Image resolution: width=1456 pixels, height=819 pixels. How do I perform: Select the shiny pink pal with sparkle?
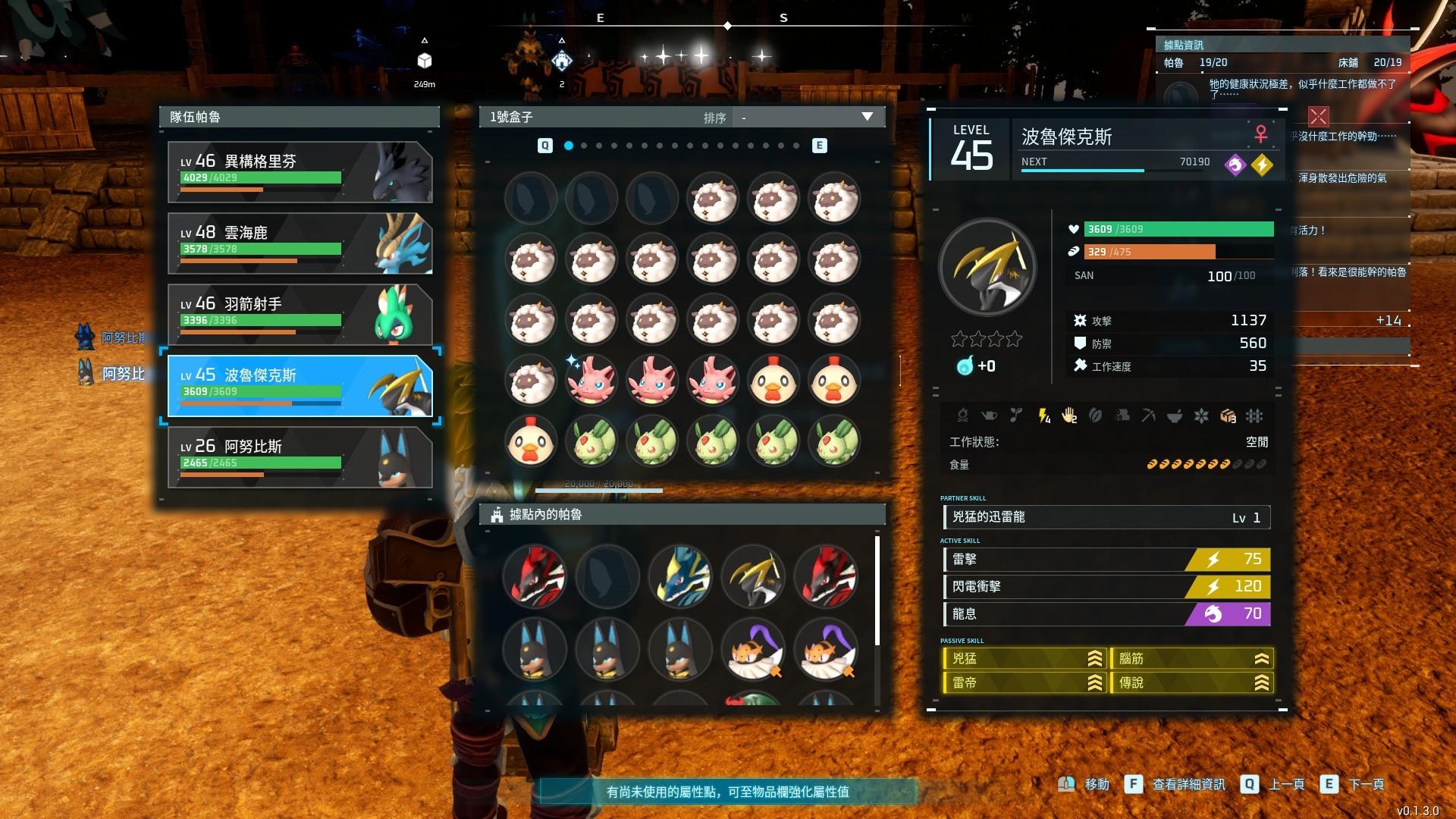point(591,380)
